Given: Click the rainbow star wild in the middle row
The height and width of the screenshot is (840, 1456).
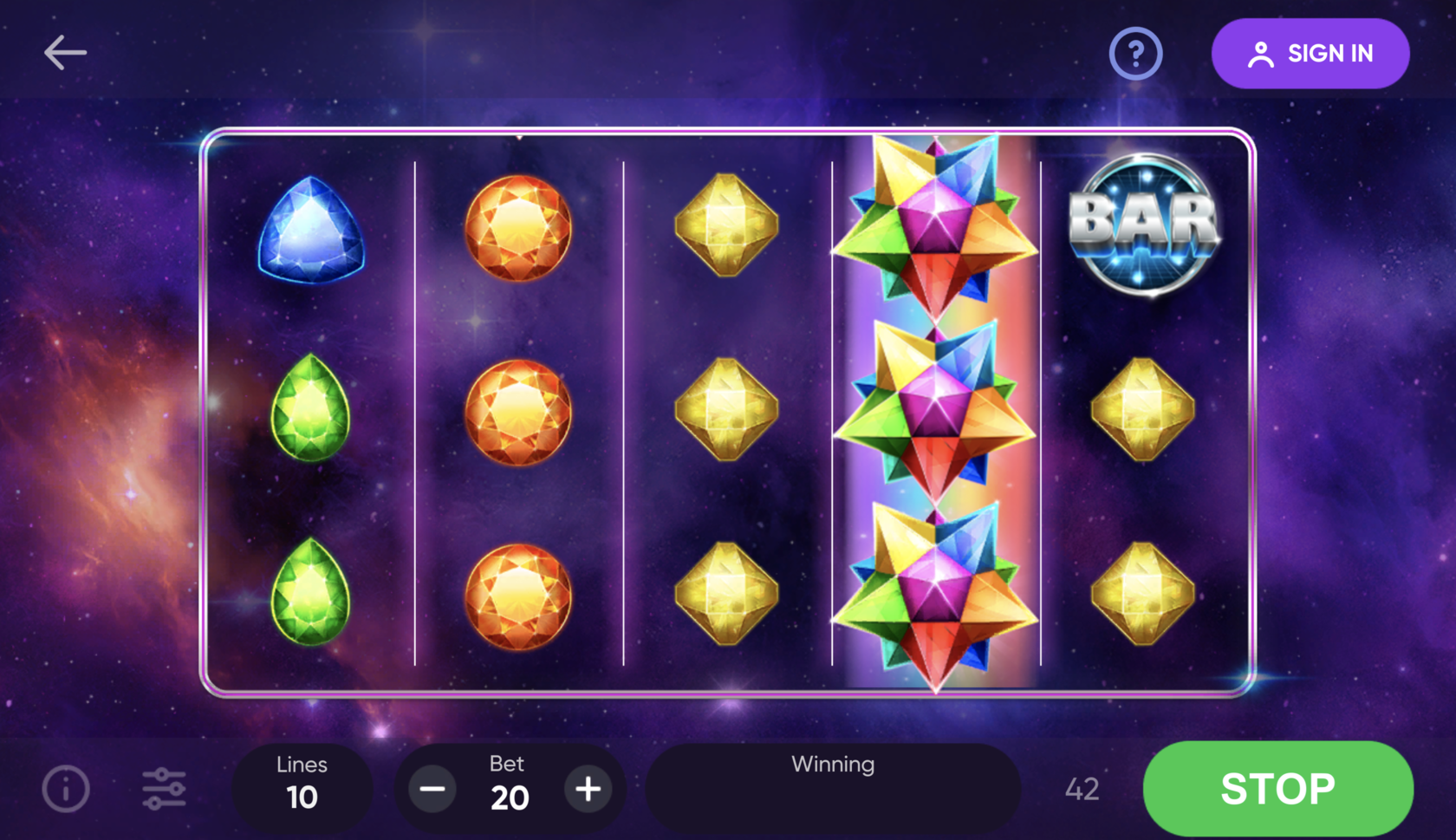Looking at the screenshot, I should (x=936, y=407).
